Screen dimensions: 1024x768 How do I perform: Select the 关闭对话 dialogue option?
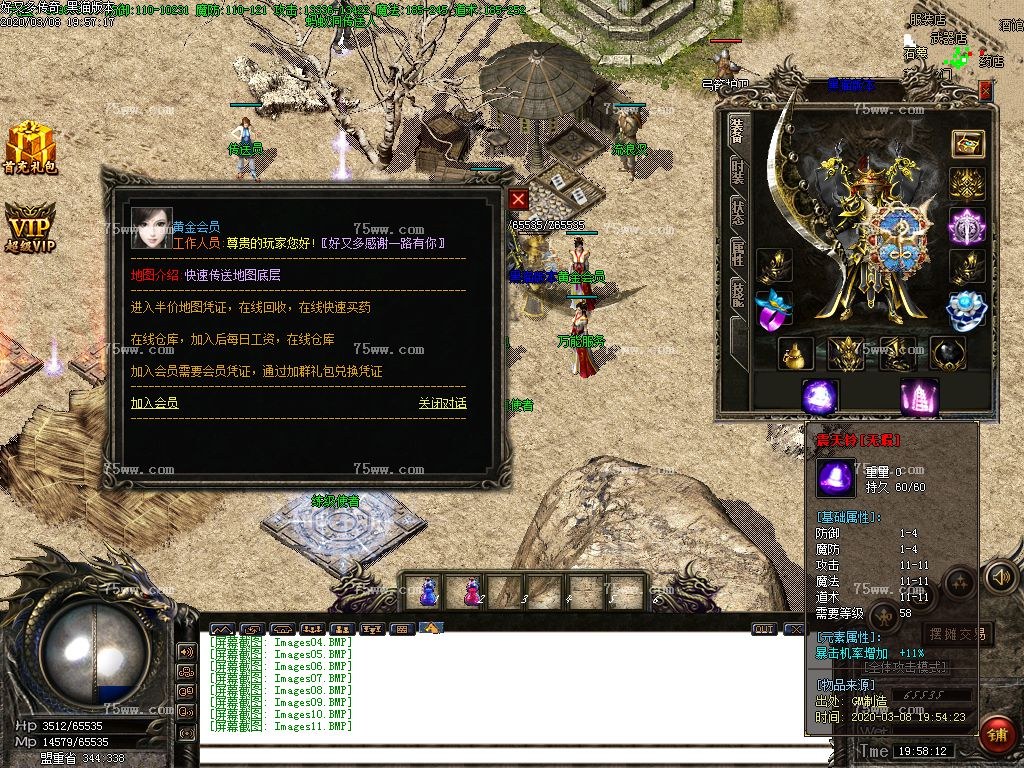[x=442, y=403]
